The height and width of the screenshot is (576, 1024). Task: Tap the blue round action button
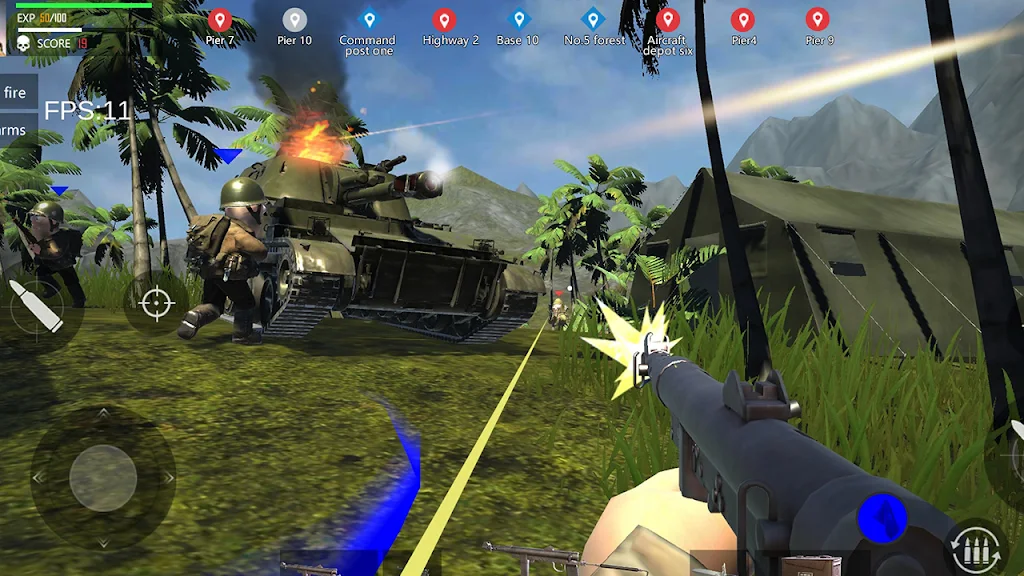pyautogui.click(x=882, y=518)
